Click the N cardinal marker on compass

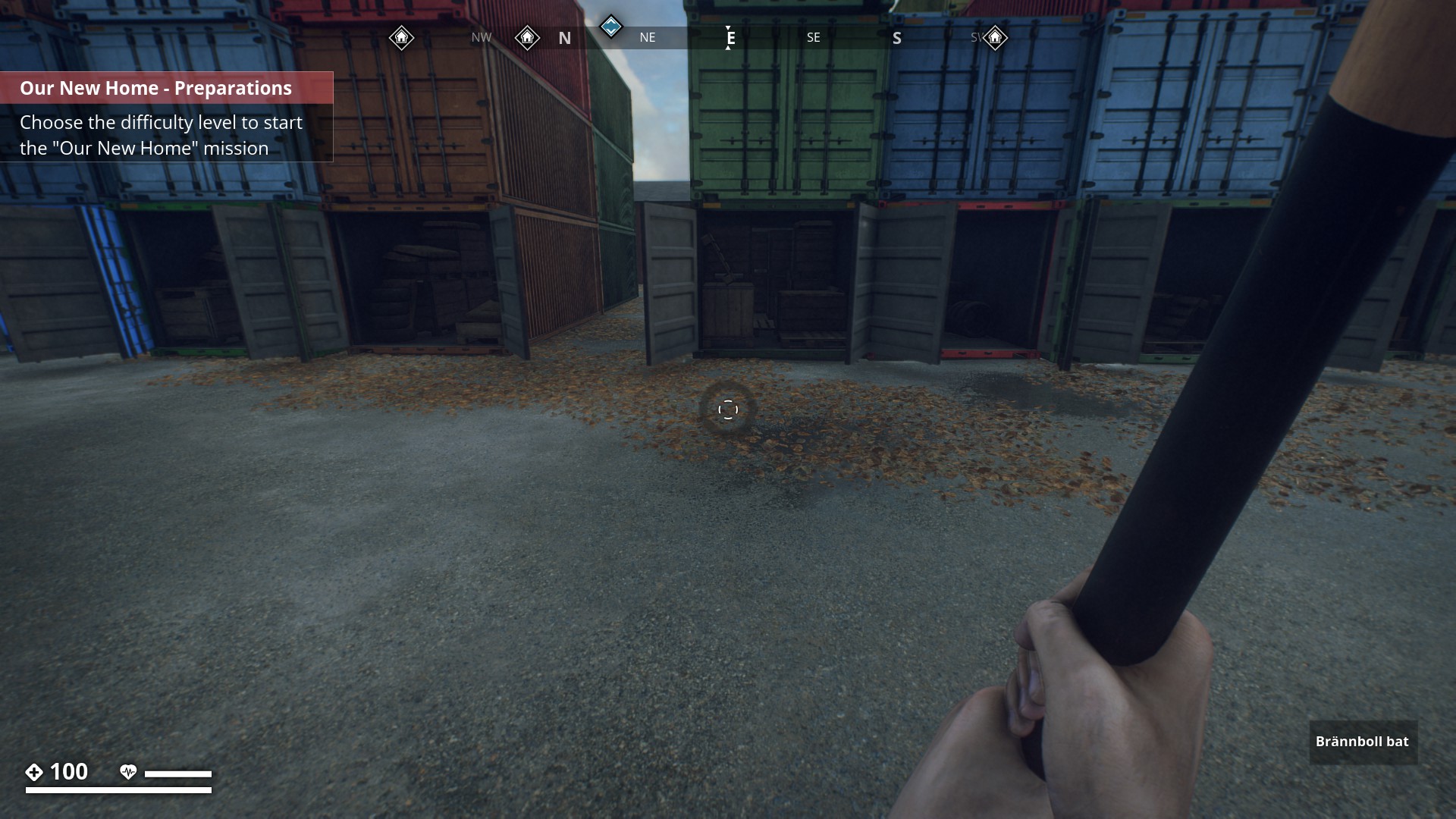tap(564, 37)
